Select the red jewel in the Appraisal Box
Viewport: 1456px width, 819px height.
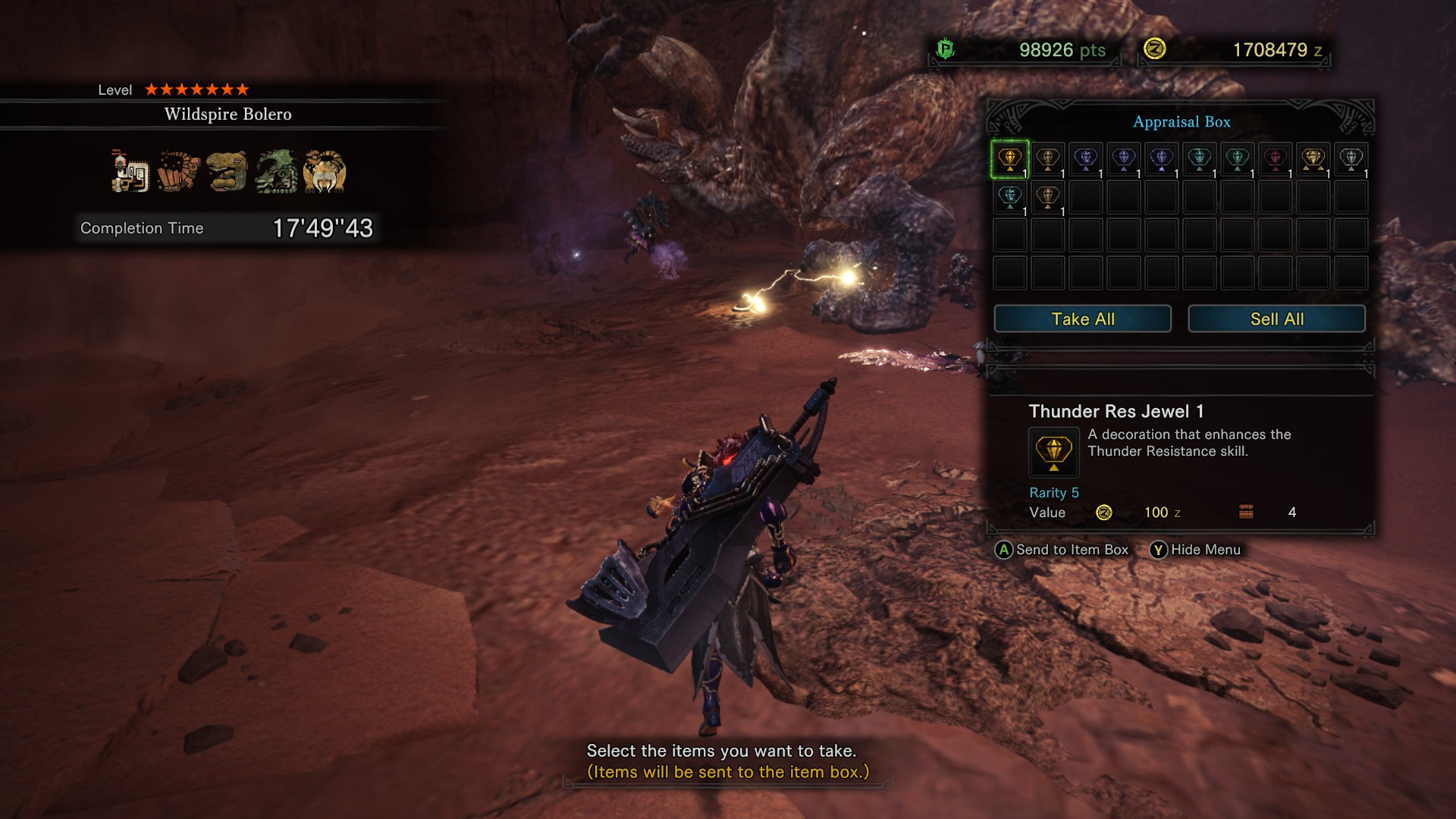pyautogui.click(x=1276, y=160)
